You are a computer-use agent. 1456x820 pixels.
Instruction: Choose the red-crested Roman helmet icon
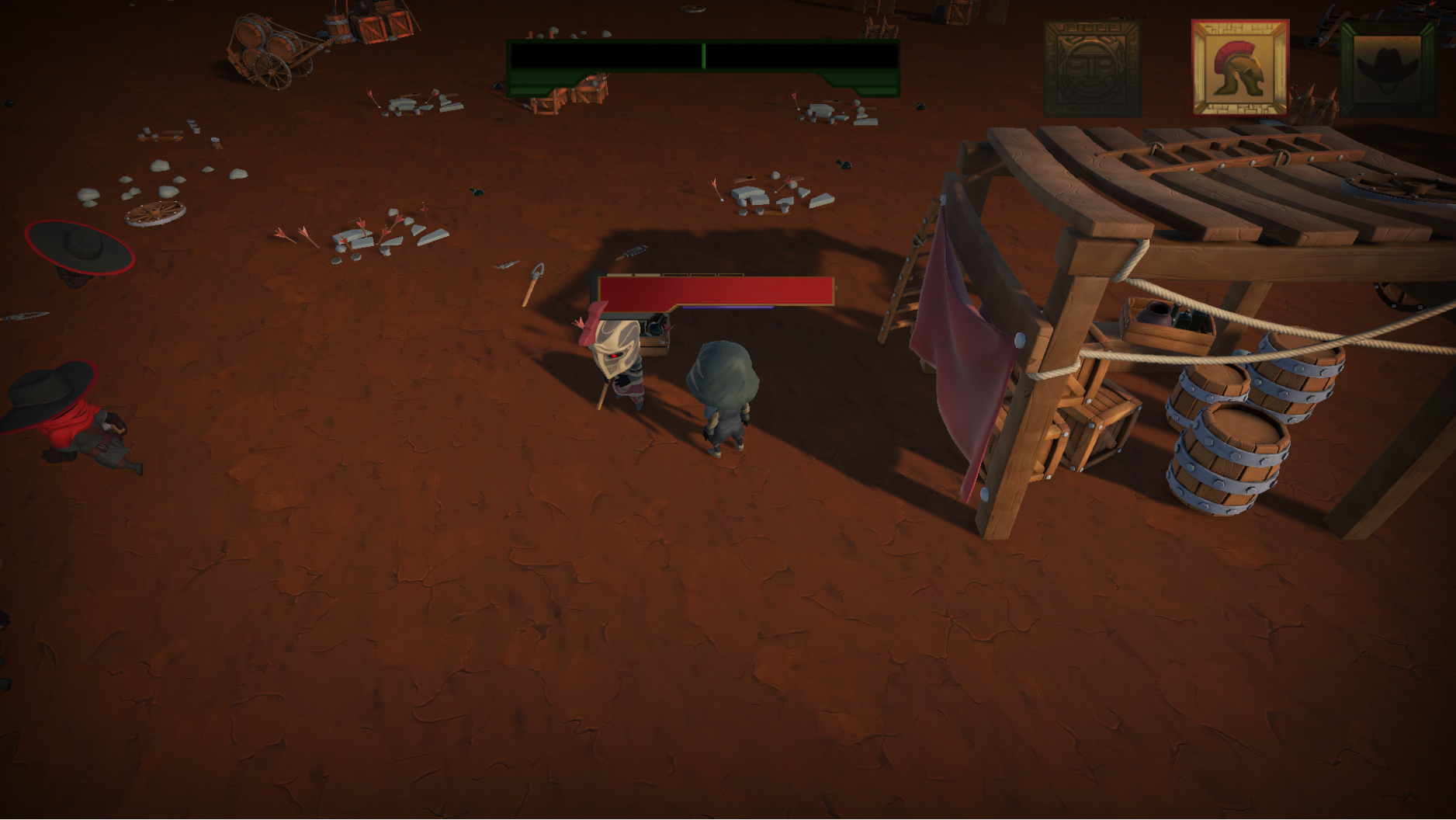pyautogui.click(x=1239, y=68)
